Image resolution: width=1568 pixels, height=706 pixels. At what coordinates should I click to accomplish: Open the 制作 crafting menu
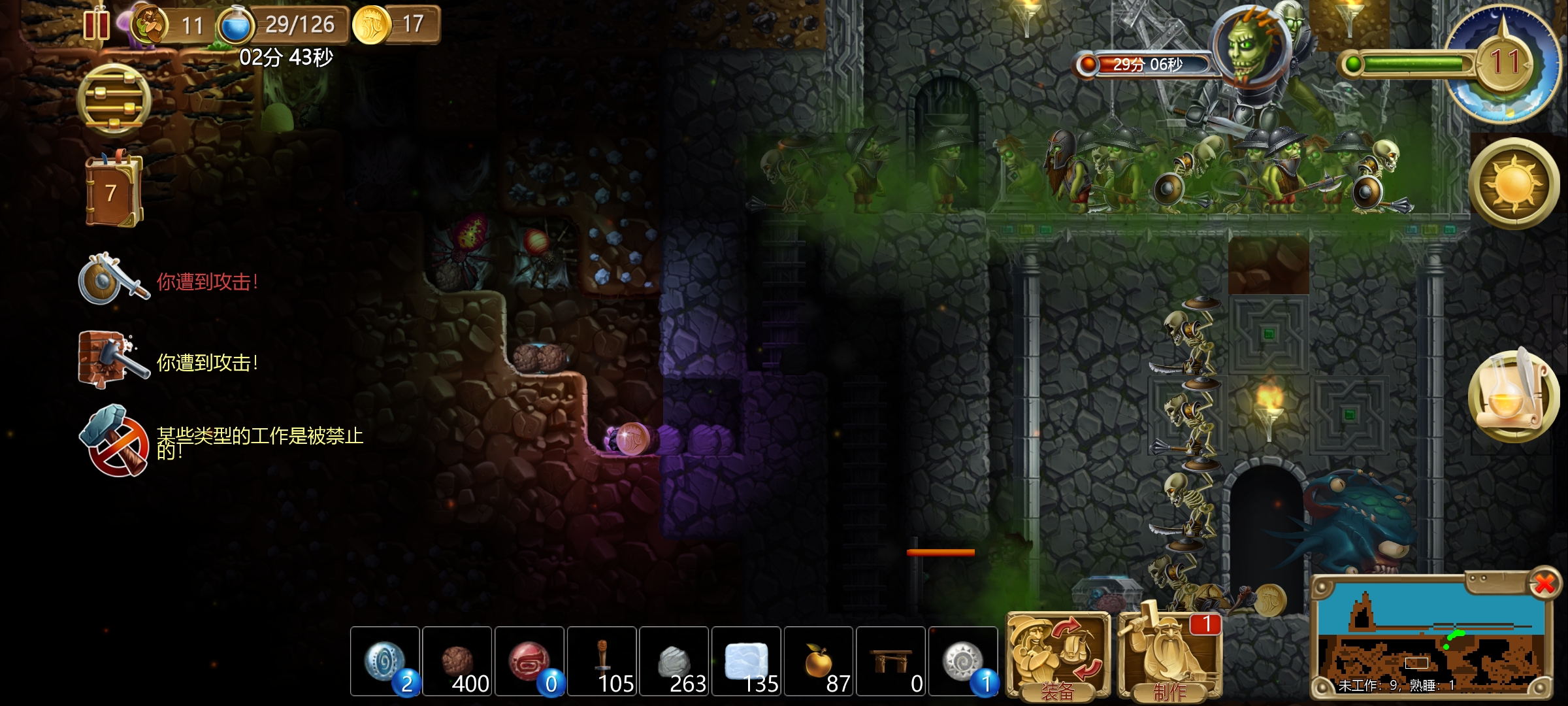pyautogui.click(x=1169, y=656)
